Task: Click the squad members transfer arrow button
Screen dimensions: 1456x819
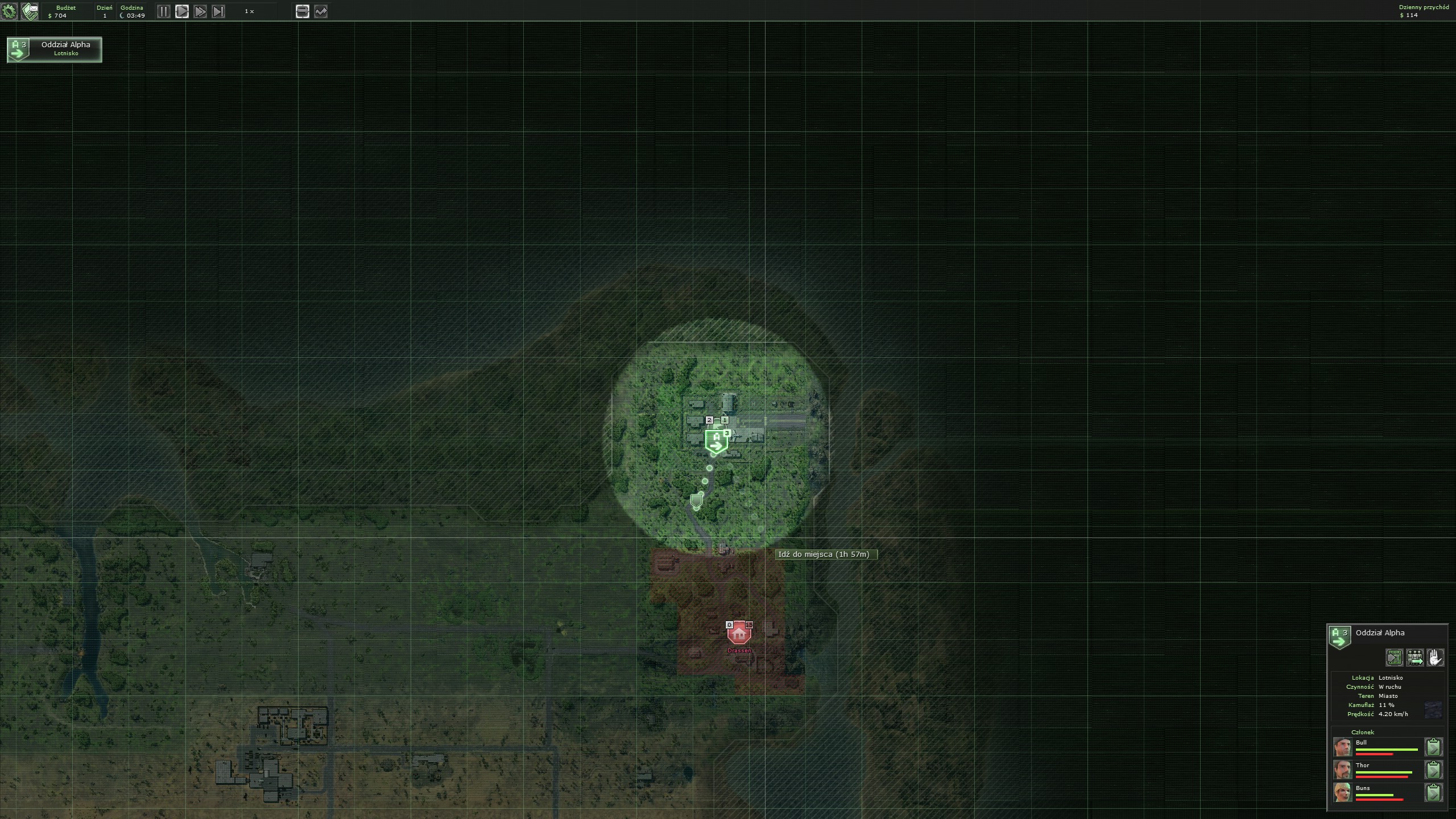Action: [x=1414, y=658]
